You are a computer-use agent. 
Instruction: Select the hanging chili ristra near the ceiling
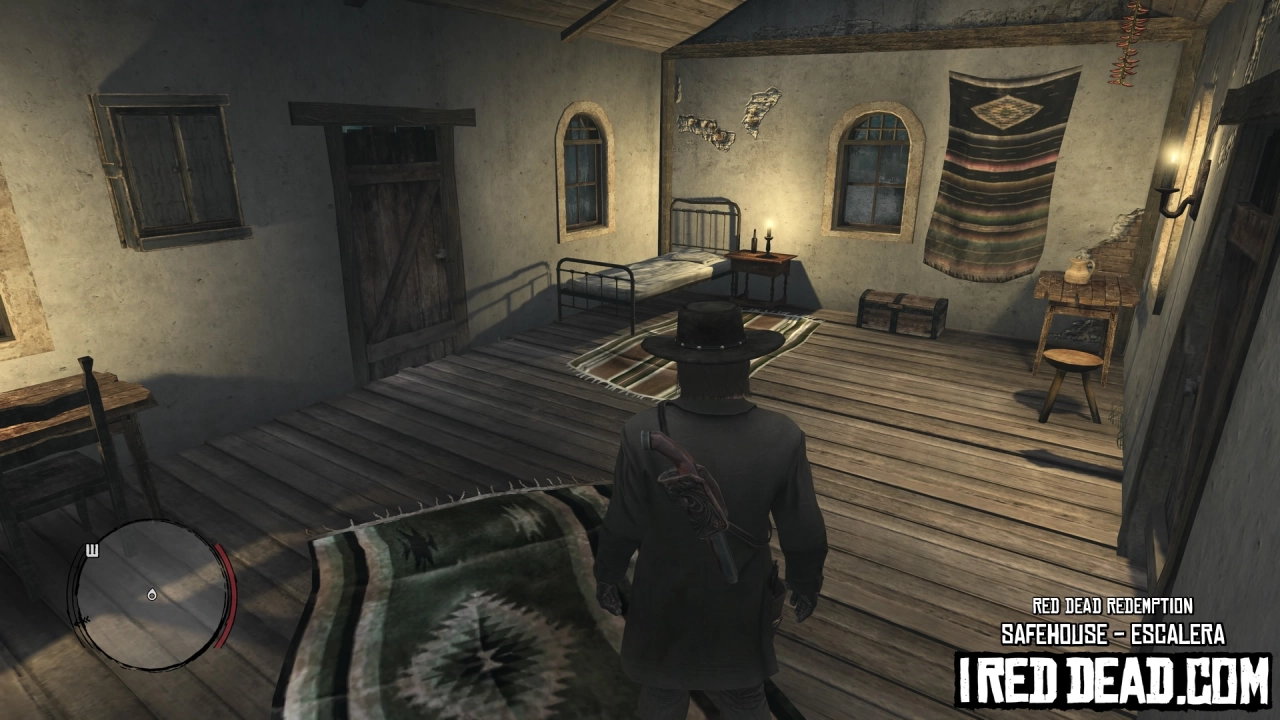point(1128,45)
